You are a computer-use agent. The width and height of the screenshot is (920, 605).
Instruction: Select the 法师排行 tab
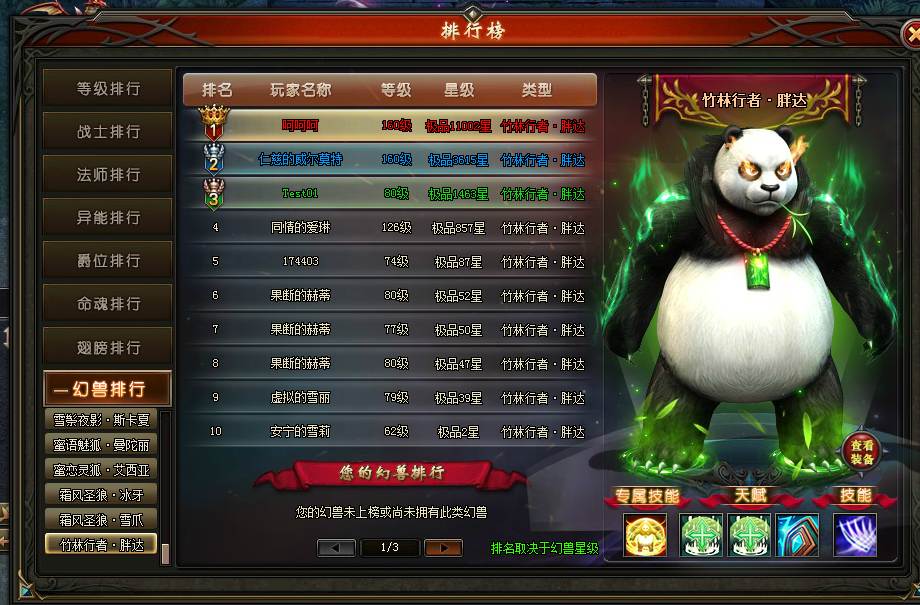point(108,175)
